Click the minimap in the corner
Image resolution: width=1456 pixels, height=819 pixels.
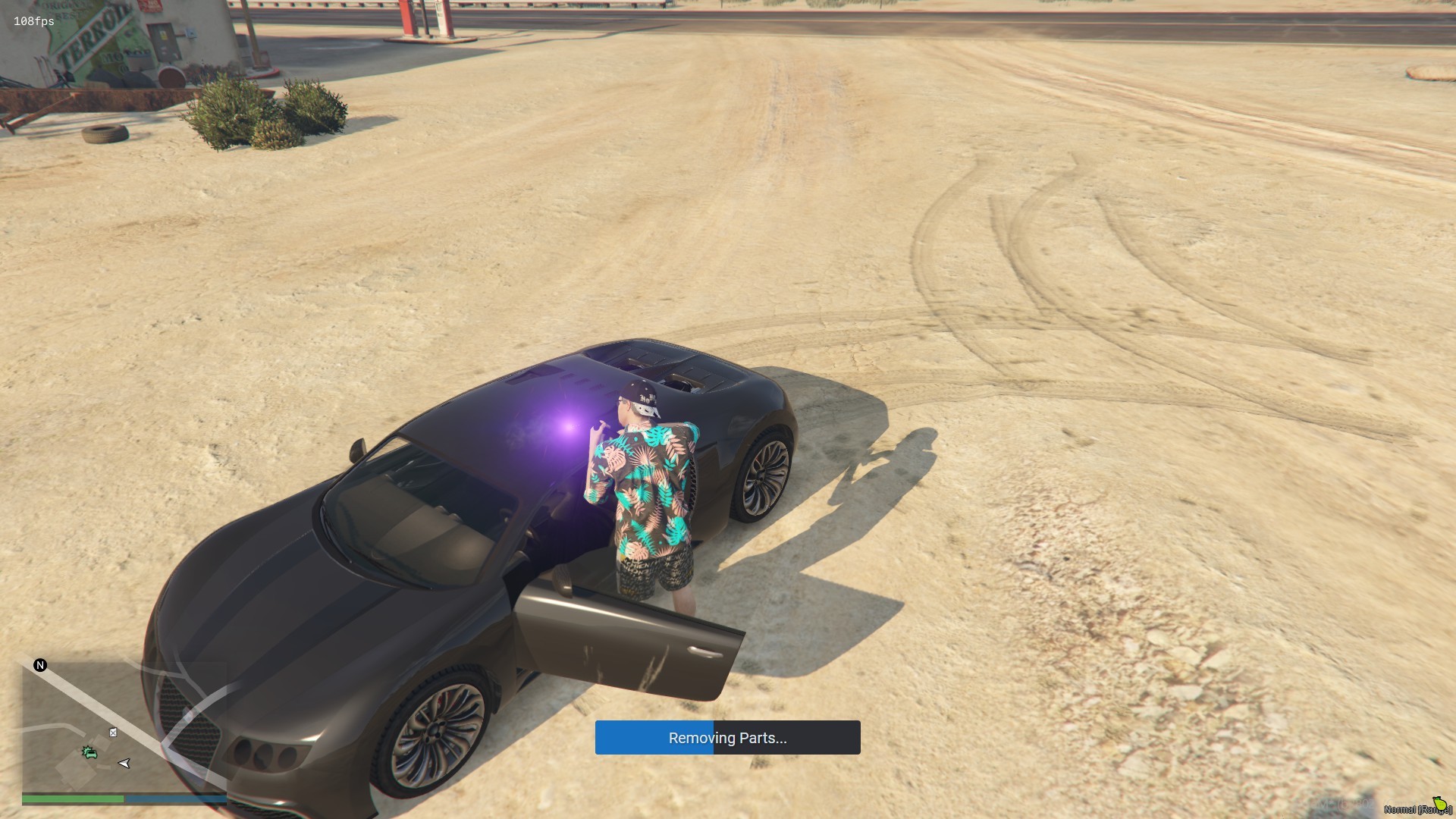point(124,726)
